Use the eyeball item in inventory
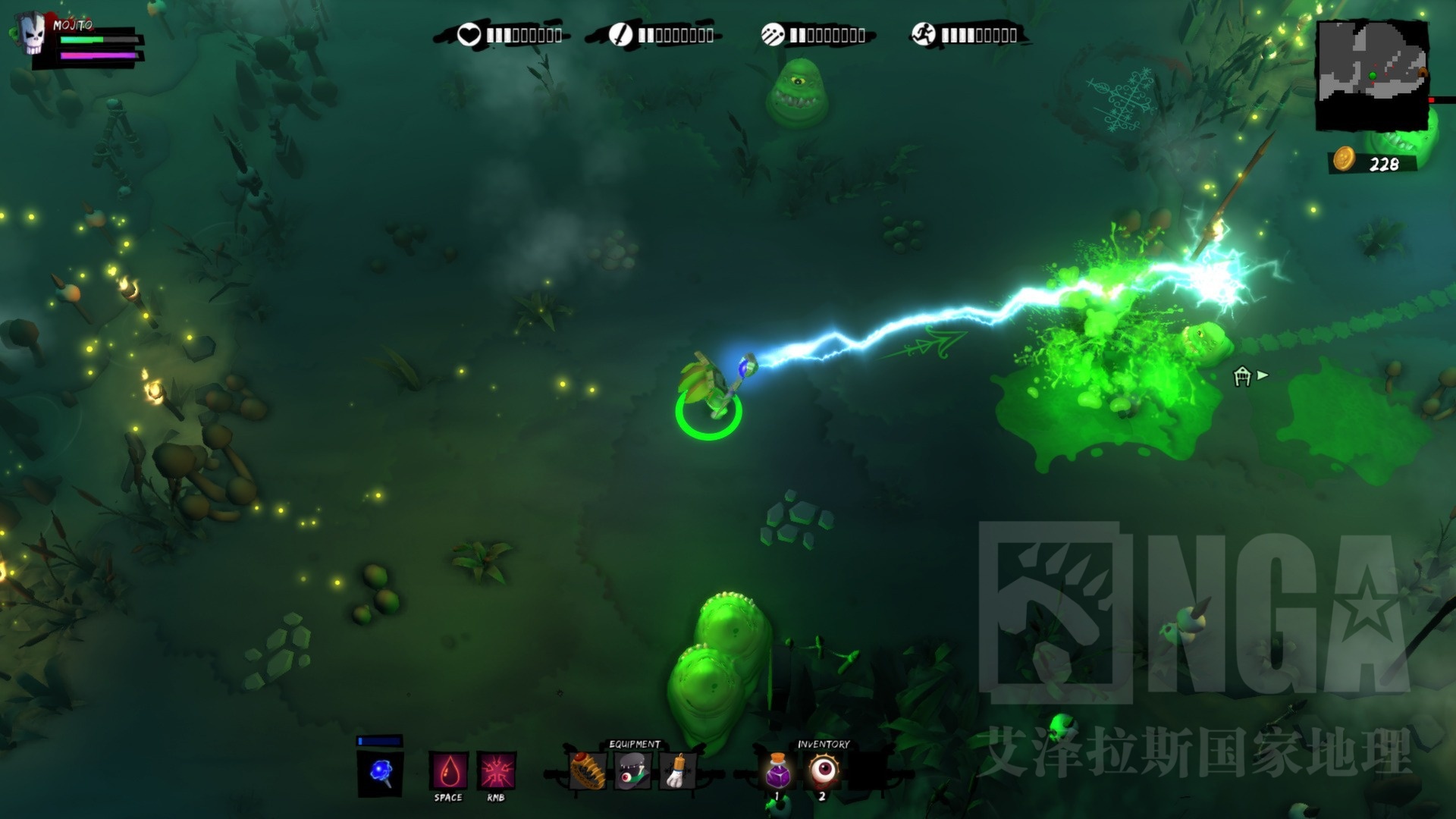The height and width of the screenshot is (819, 1456). coord(823,771)
